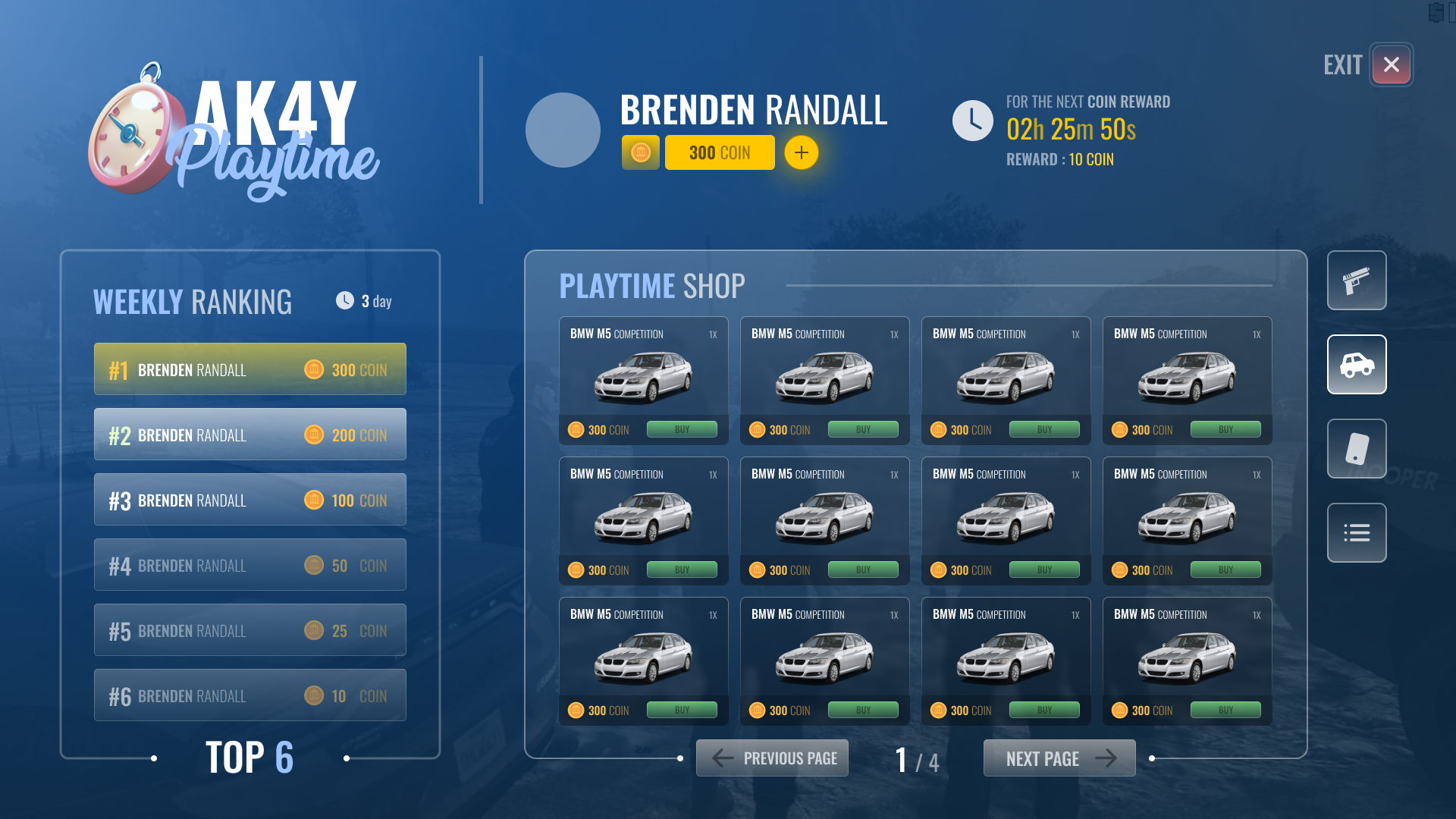The height and width of the screenshot is (819, 1456).
Task: Return to the previous shop page
Action: [x=772, y=758]
